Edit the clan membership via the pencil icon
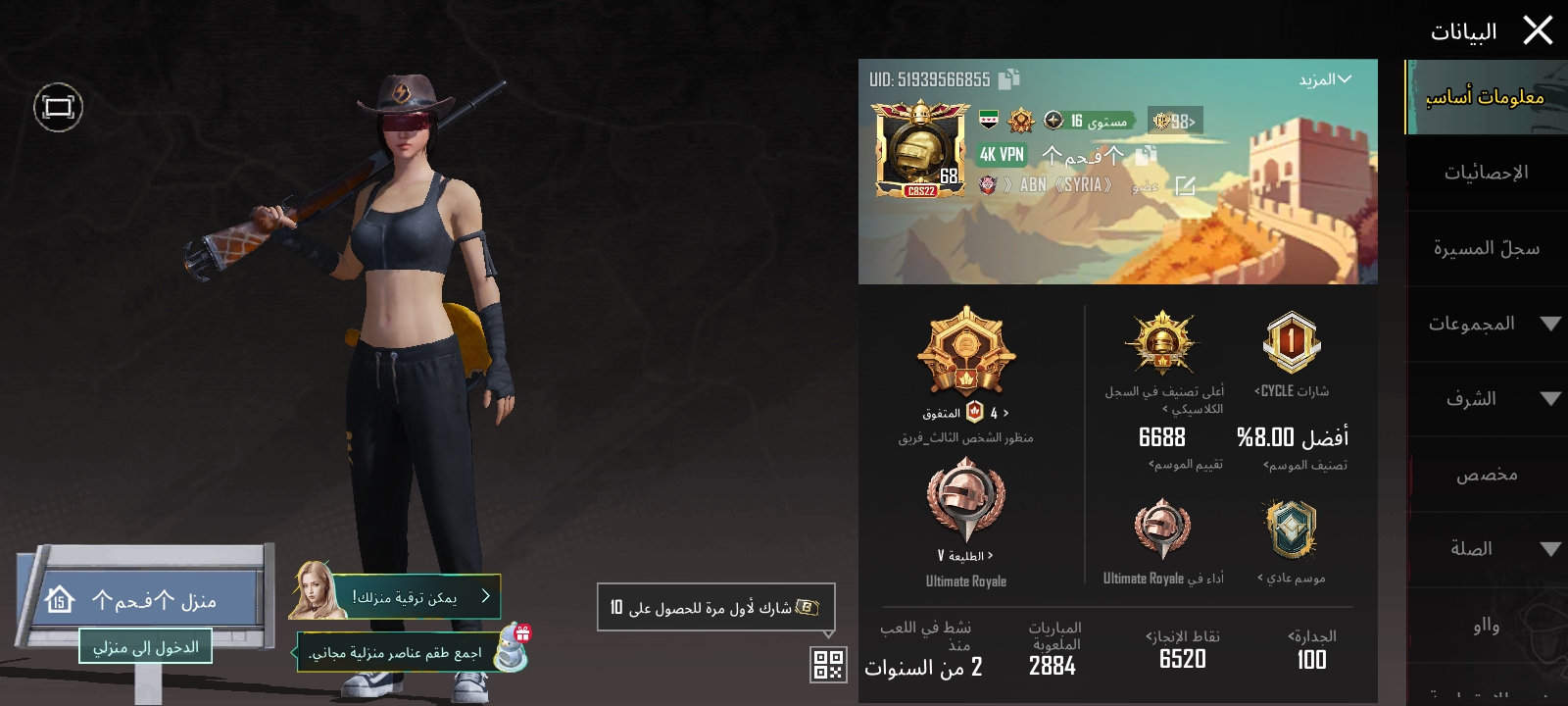1568x706 pixels. pos(1188,183)
